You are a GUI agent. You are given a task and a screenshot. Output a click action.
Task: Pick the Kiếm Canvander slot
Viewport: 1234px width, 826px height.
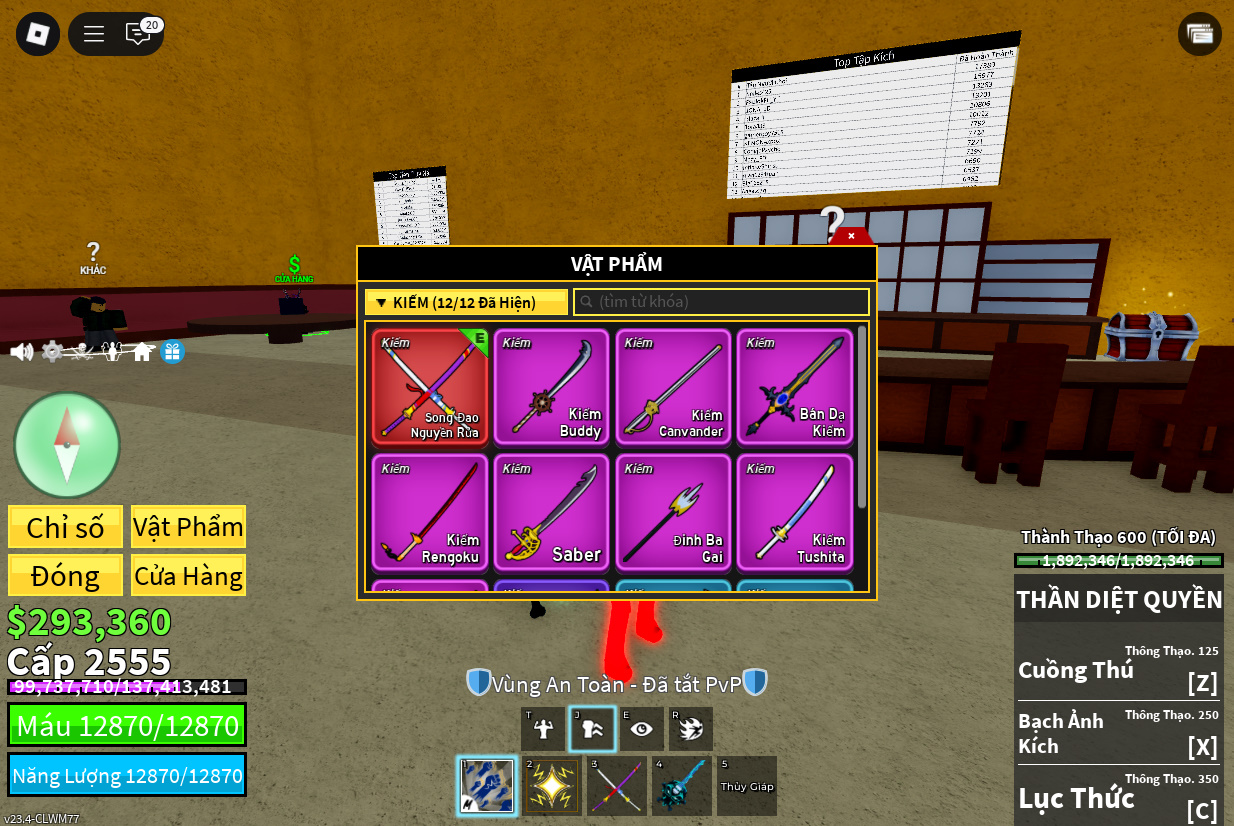673,386
